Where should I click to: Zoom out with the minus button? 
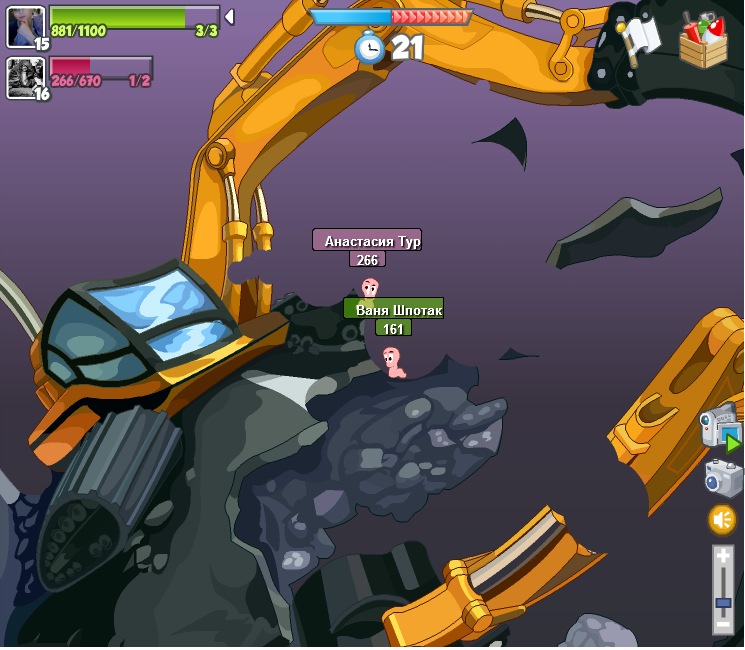pos(723,624)
